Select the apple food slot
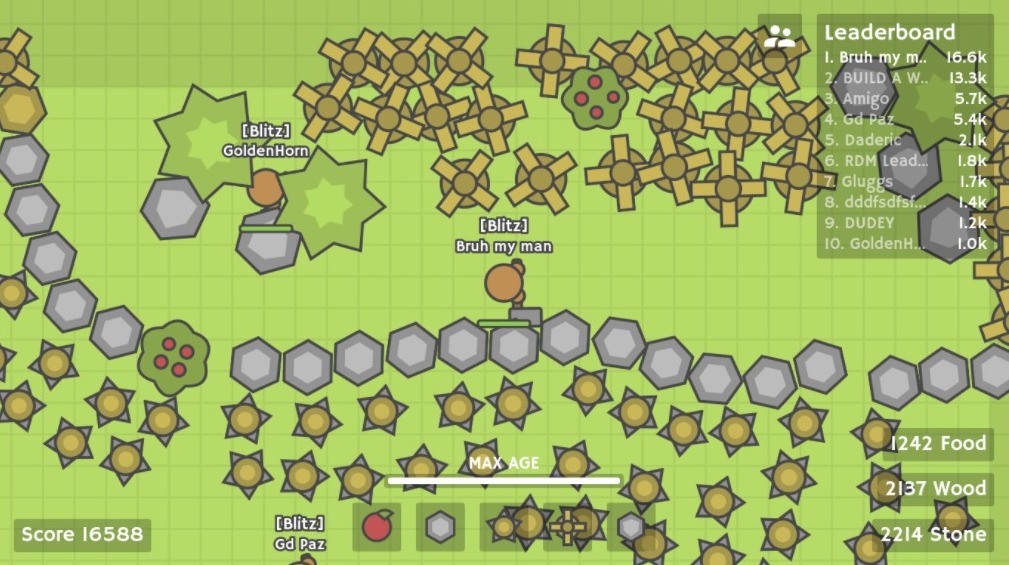Image resolution: width=1009 pixels, height=565 pixels. coord(377,526)
